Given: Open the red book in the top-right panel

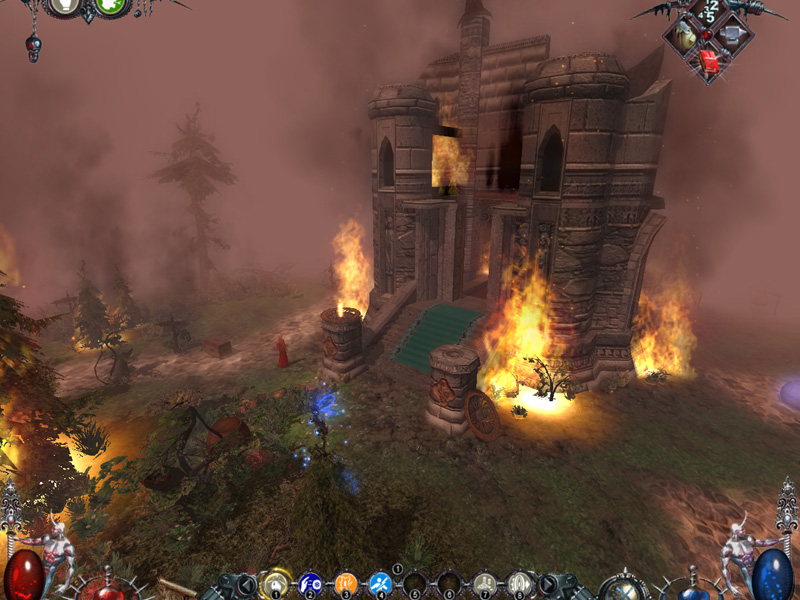Looking at the screenshot, I should 710,62.
